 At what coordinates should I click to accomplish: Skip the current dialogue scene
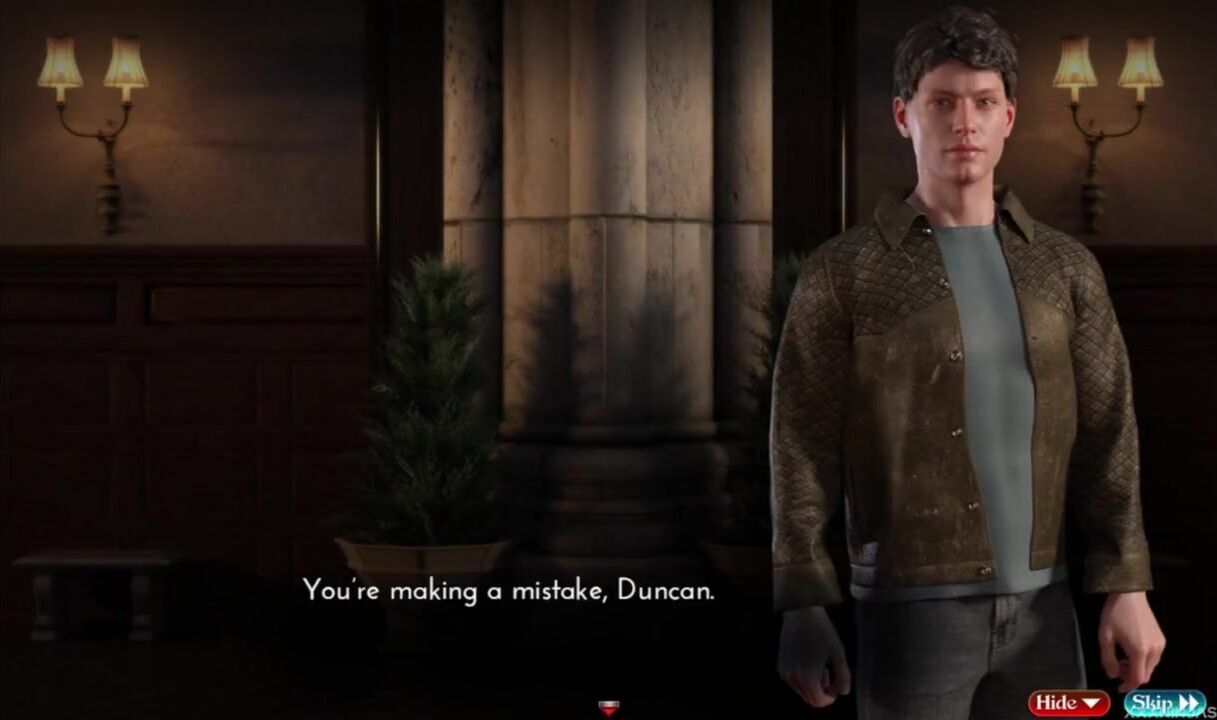click(1164, 703)
